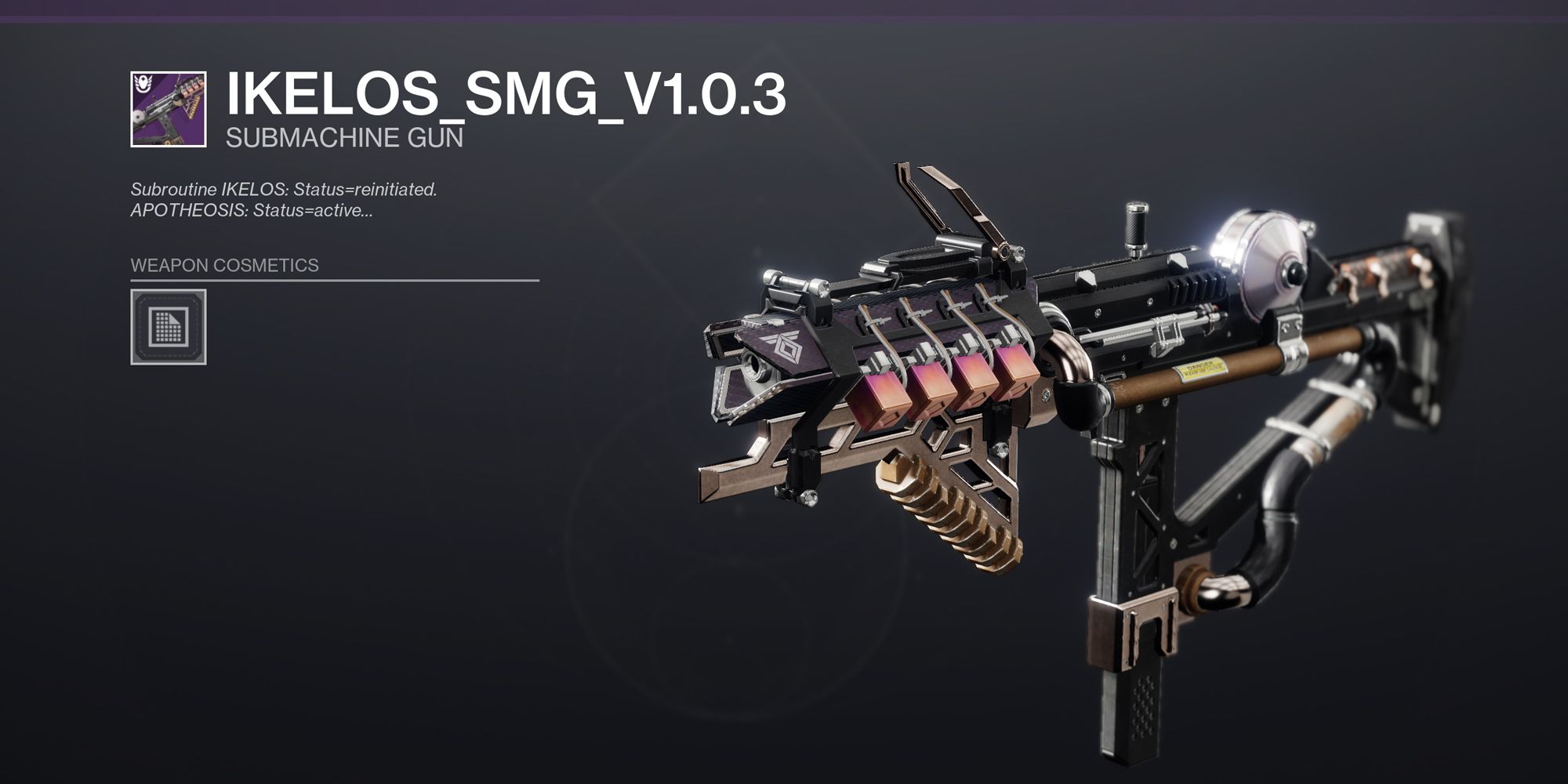Click the APOTHEOSIS status line
Viewport: 1568px width, 784px height.
pos(251,209)
